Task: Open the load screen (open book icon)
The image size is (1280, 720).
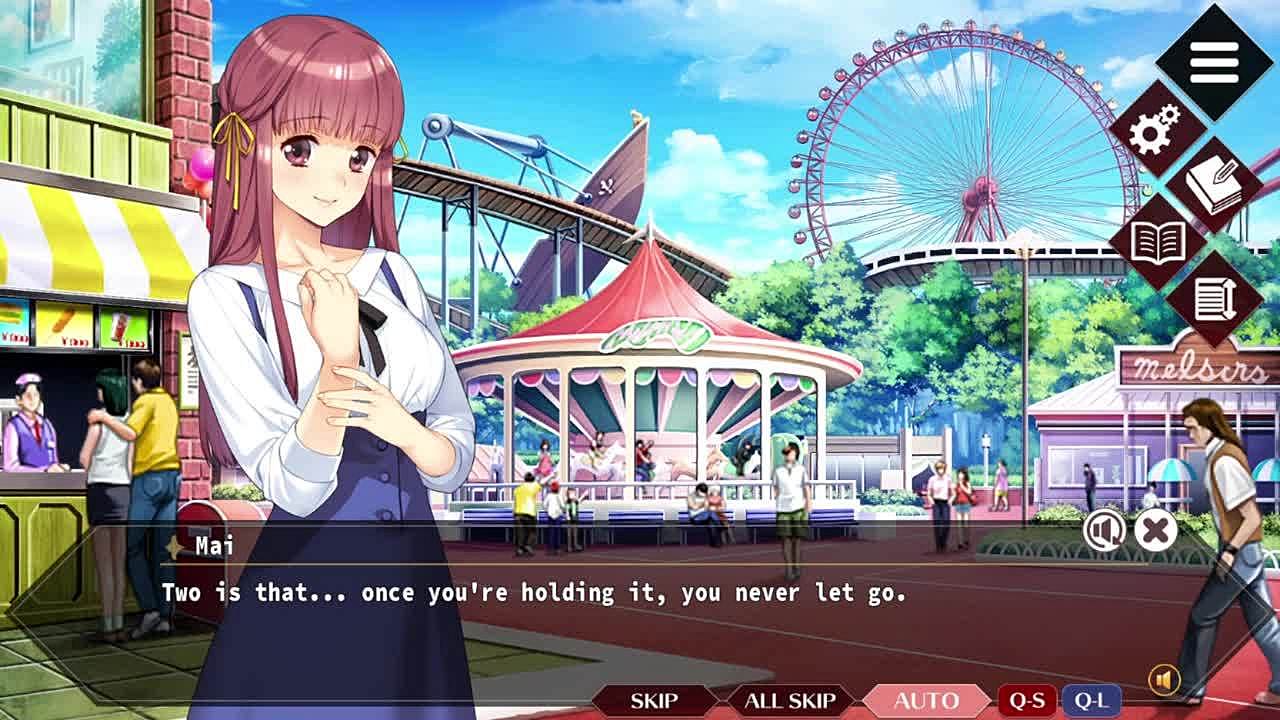Action: point(1157,243)
